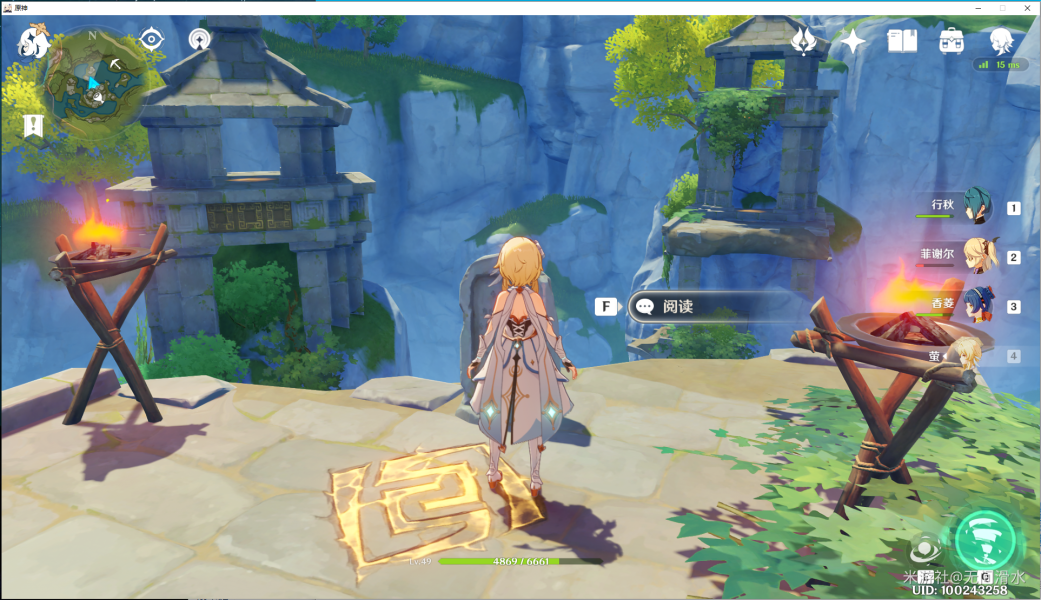Open the four-pointed star events icon
Image resolution: width=1041 pixels, height=600 pixels.
pos(853,41)
